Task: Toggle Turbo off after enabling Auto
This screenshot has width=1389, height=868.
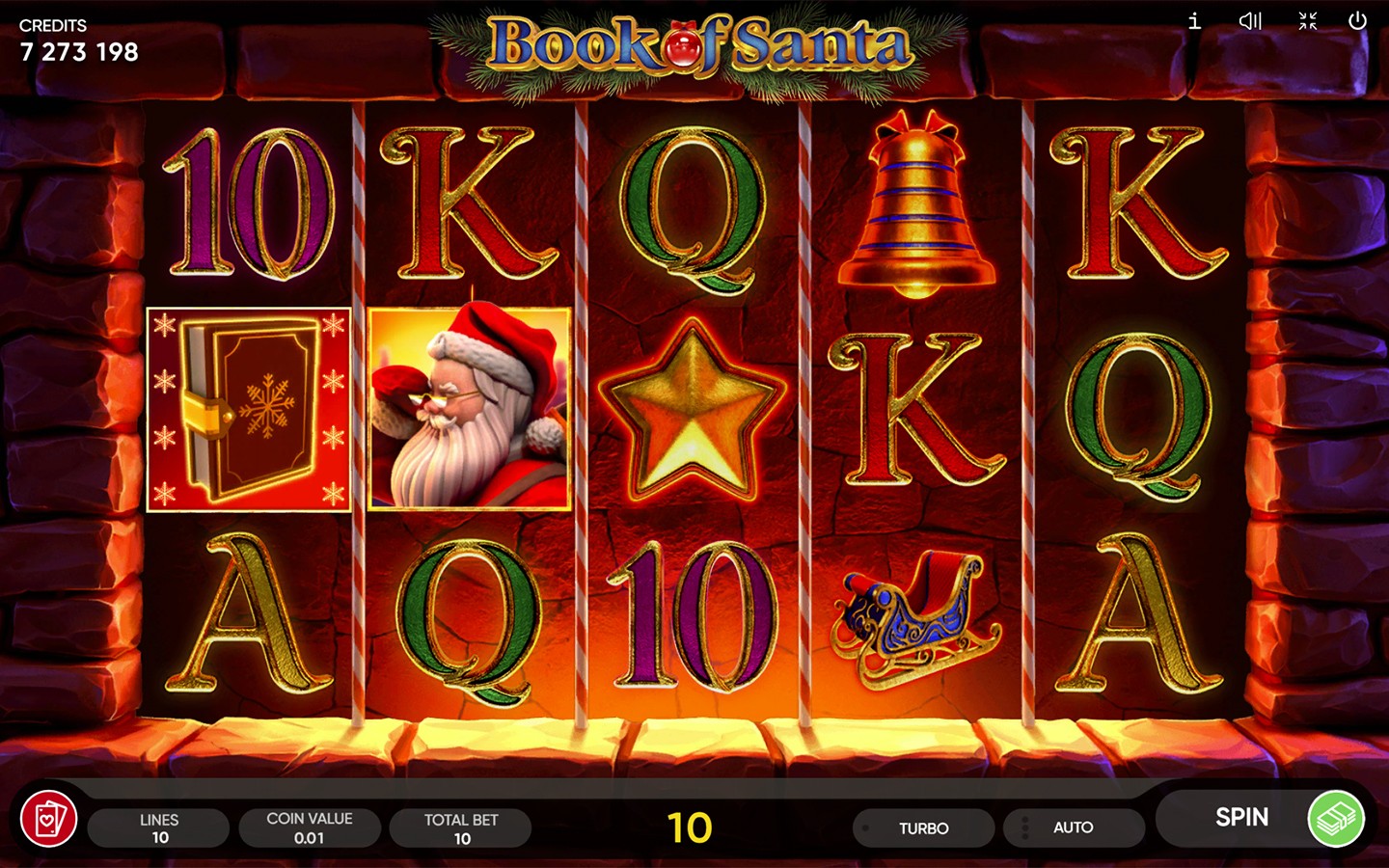Action: pos(924,827)
